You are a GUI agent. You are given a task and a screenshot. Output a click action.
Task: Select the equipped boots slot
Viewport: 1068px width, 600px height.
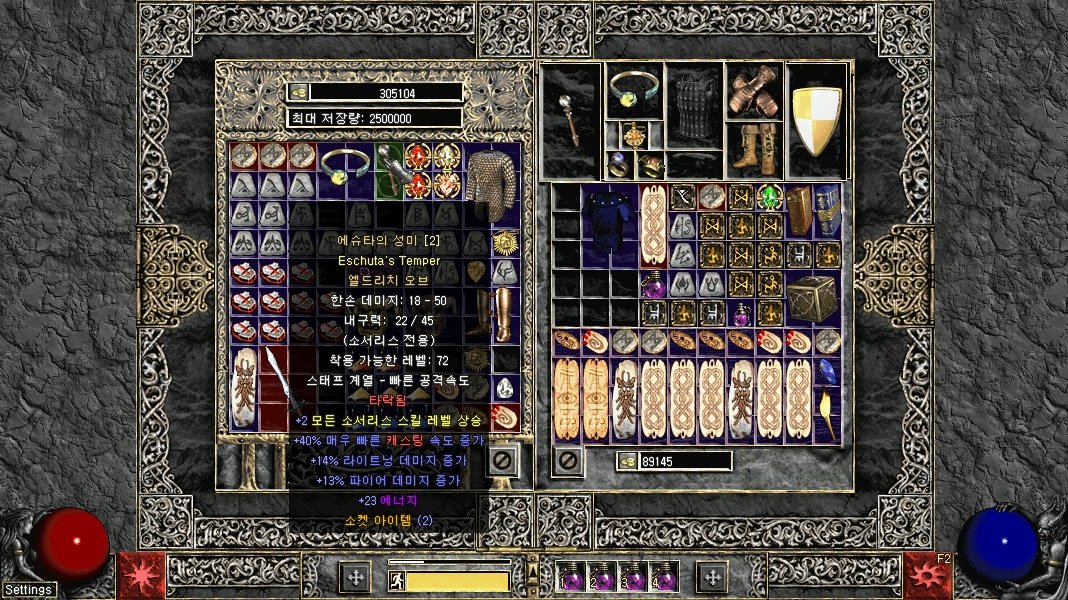coord(754,150)
